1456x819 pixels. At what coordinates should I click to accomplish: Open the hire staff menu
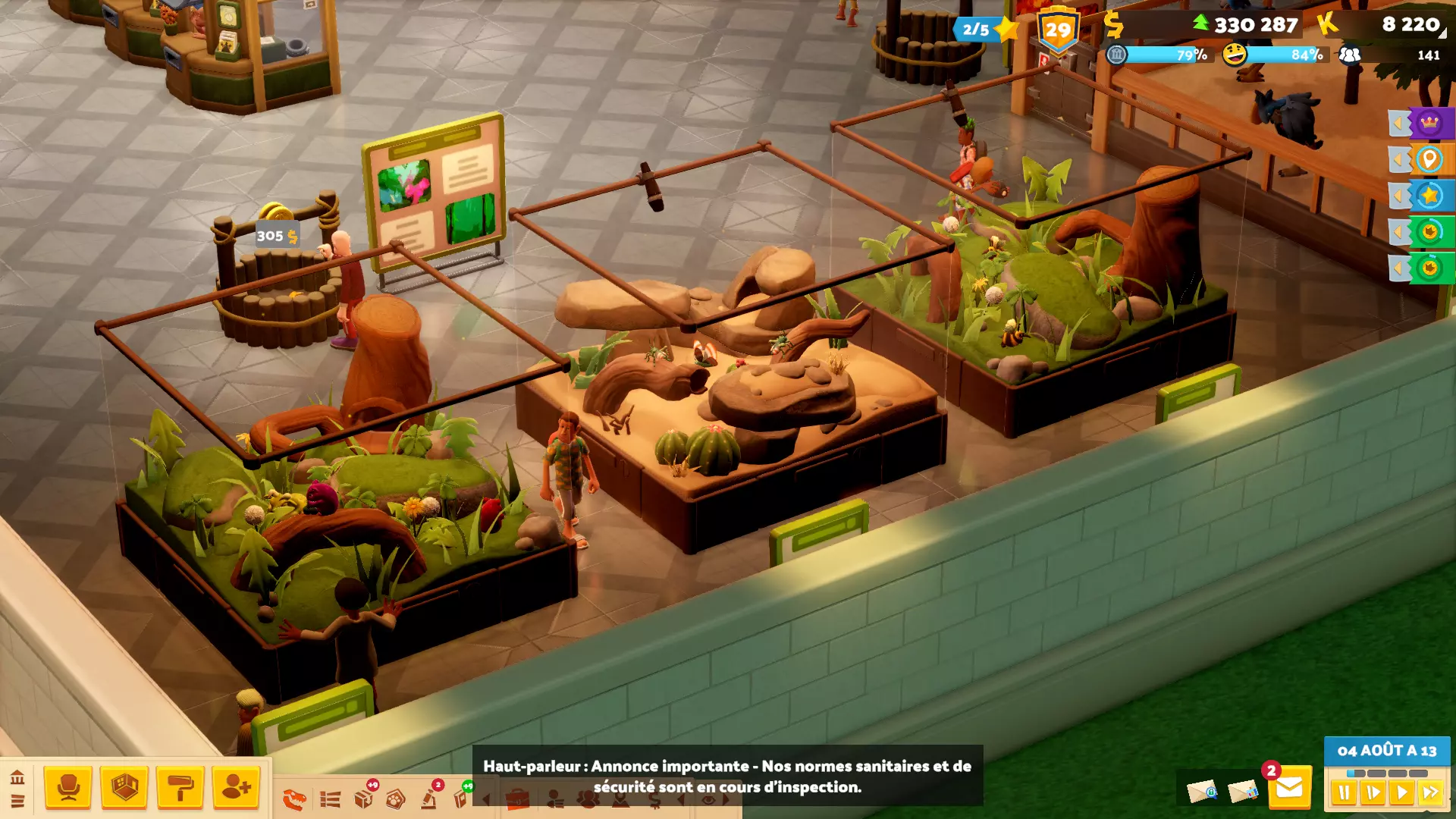[x=236, y=788]
